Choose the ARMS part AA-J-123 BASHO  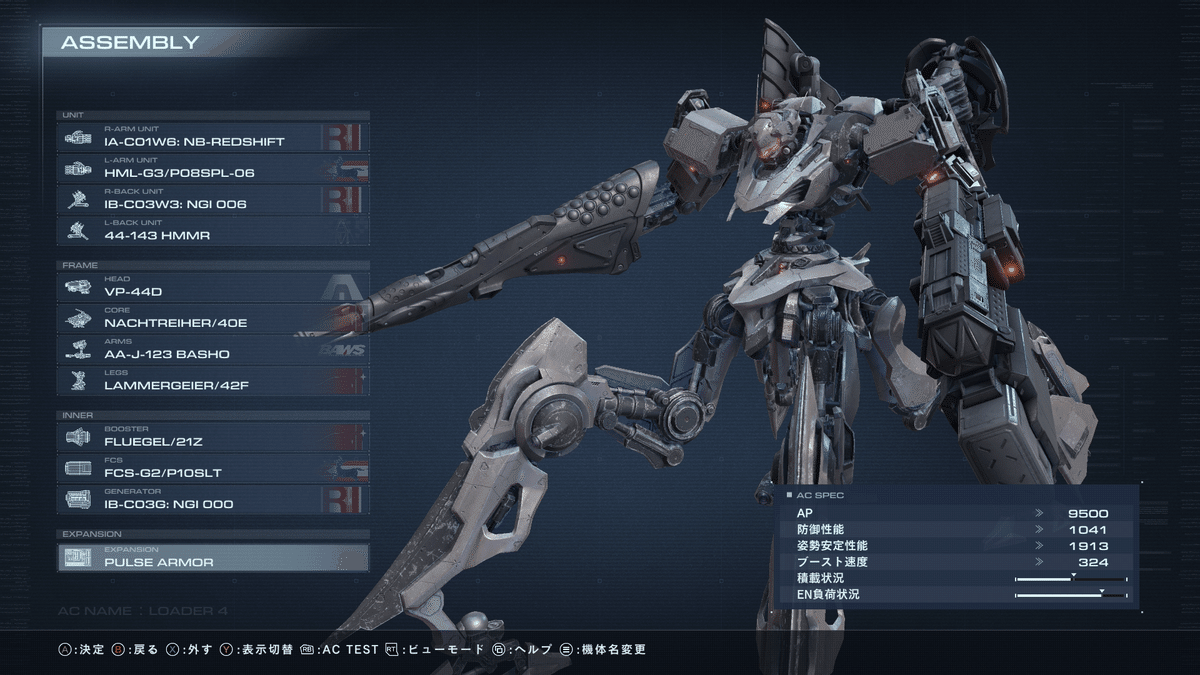tap(212, 349)
